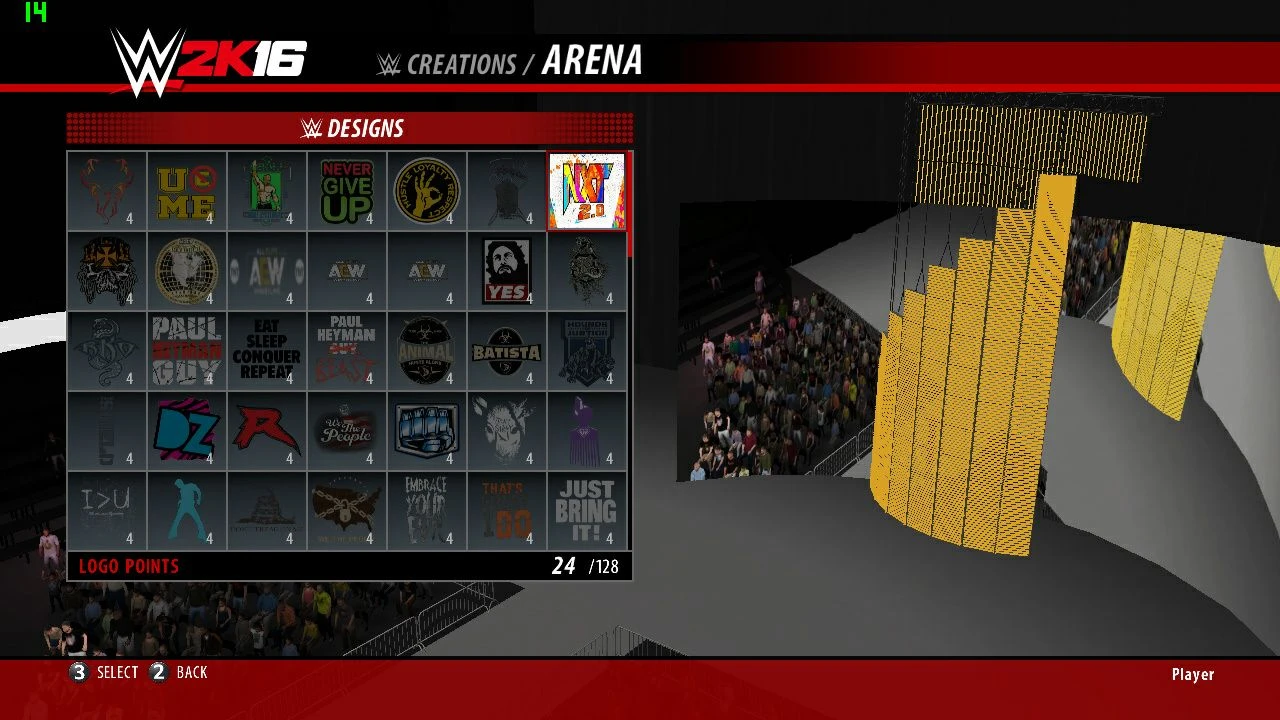
Task: Choose the "Just Bring It!" design
Action: tap(587, 512)
